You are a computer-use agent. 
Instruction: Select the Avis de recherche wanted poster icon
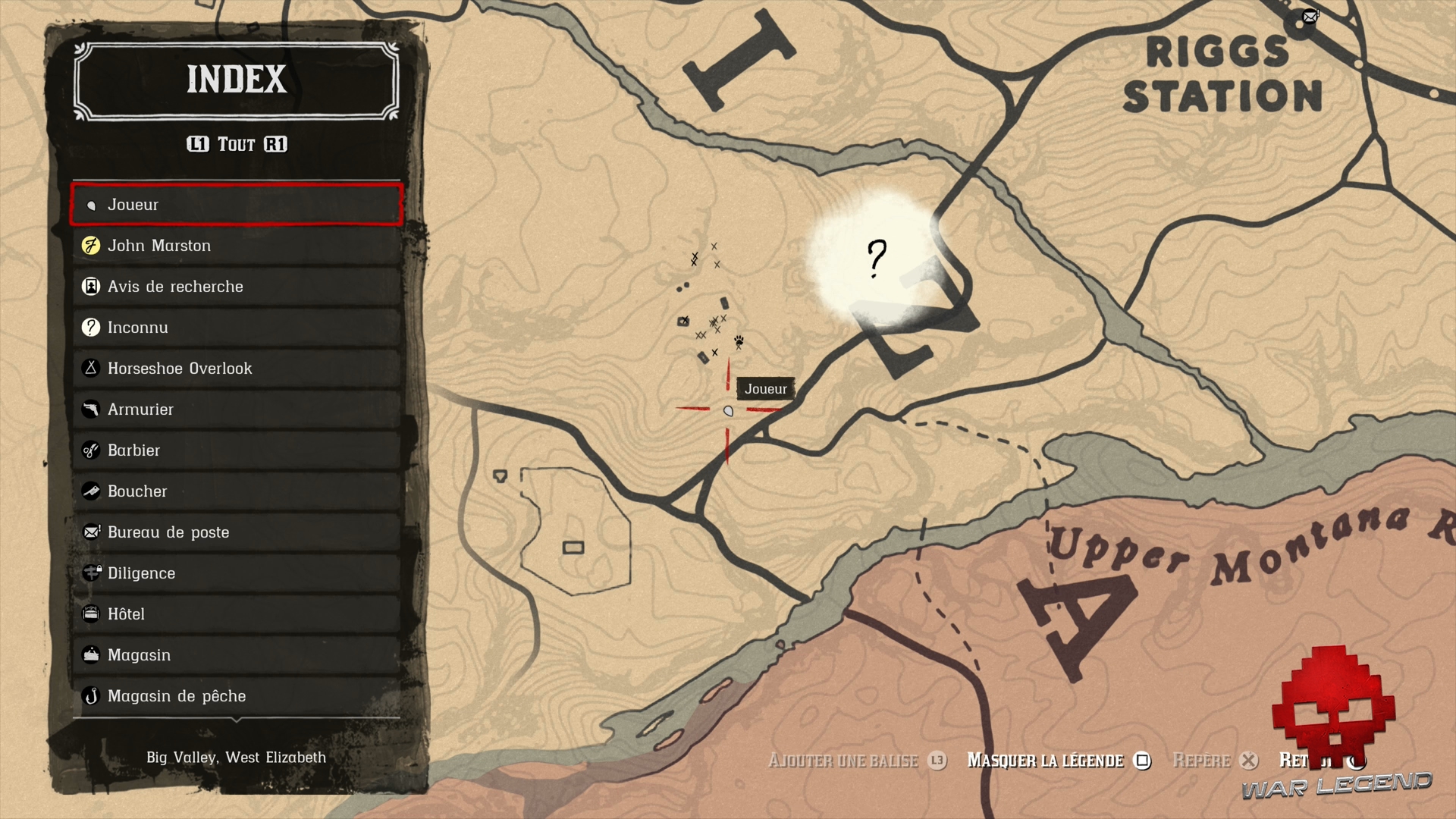91,286
